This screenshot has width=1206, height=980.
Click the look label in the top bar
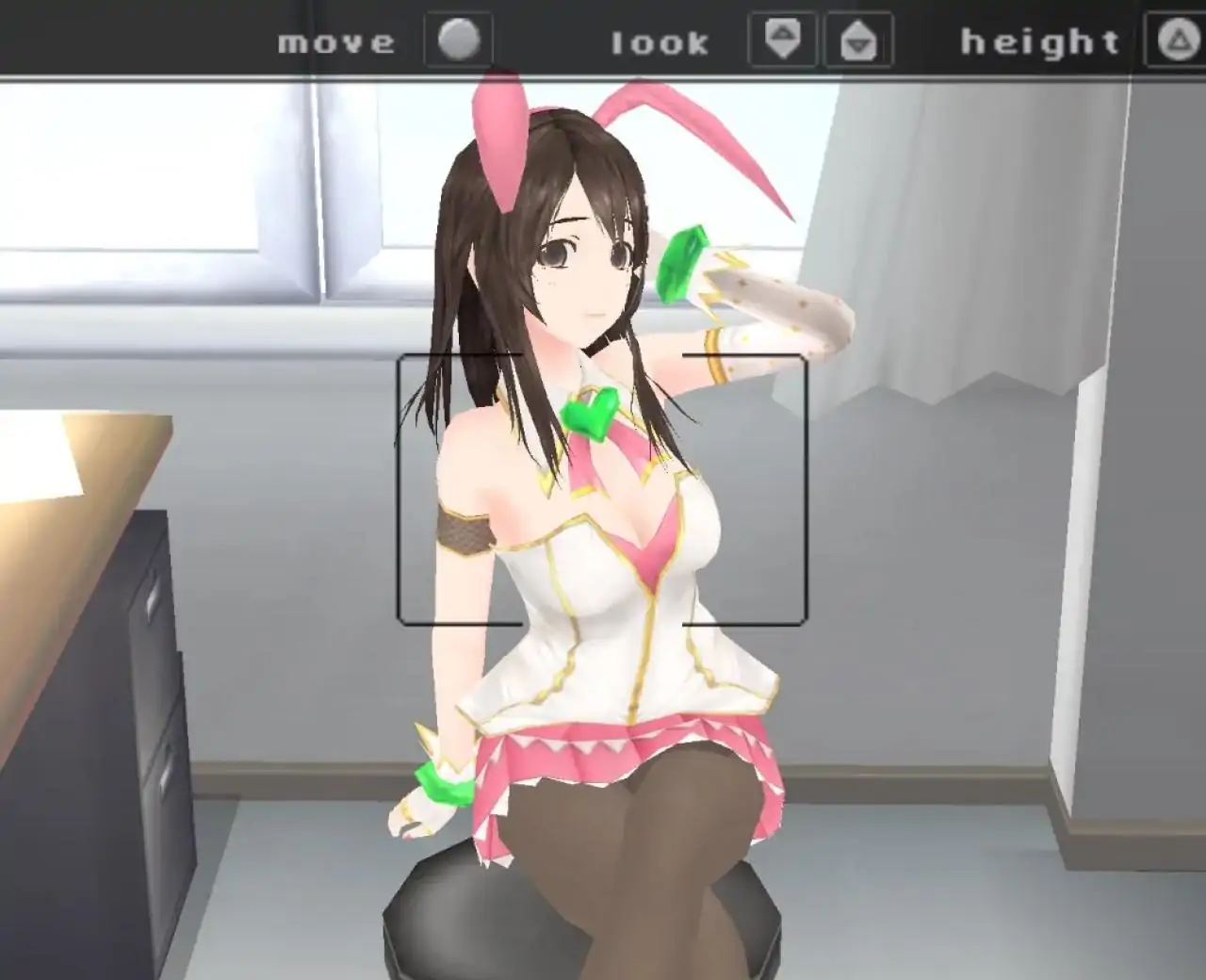pyautogui.click(x=660, y=41)
